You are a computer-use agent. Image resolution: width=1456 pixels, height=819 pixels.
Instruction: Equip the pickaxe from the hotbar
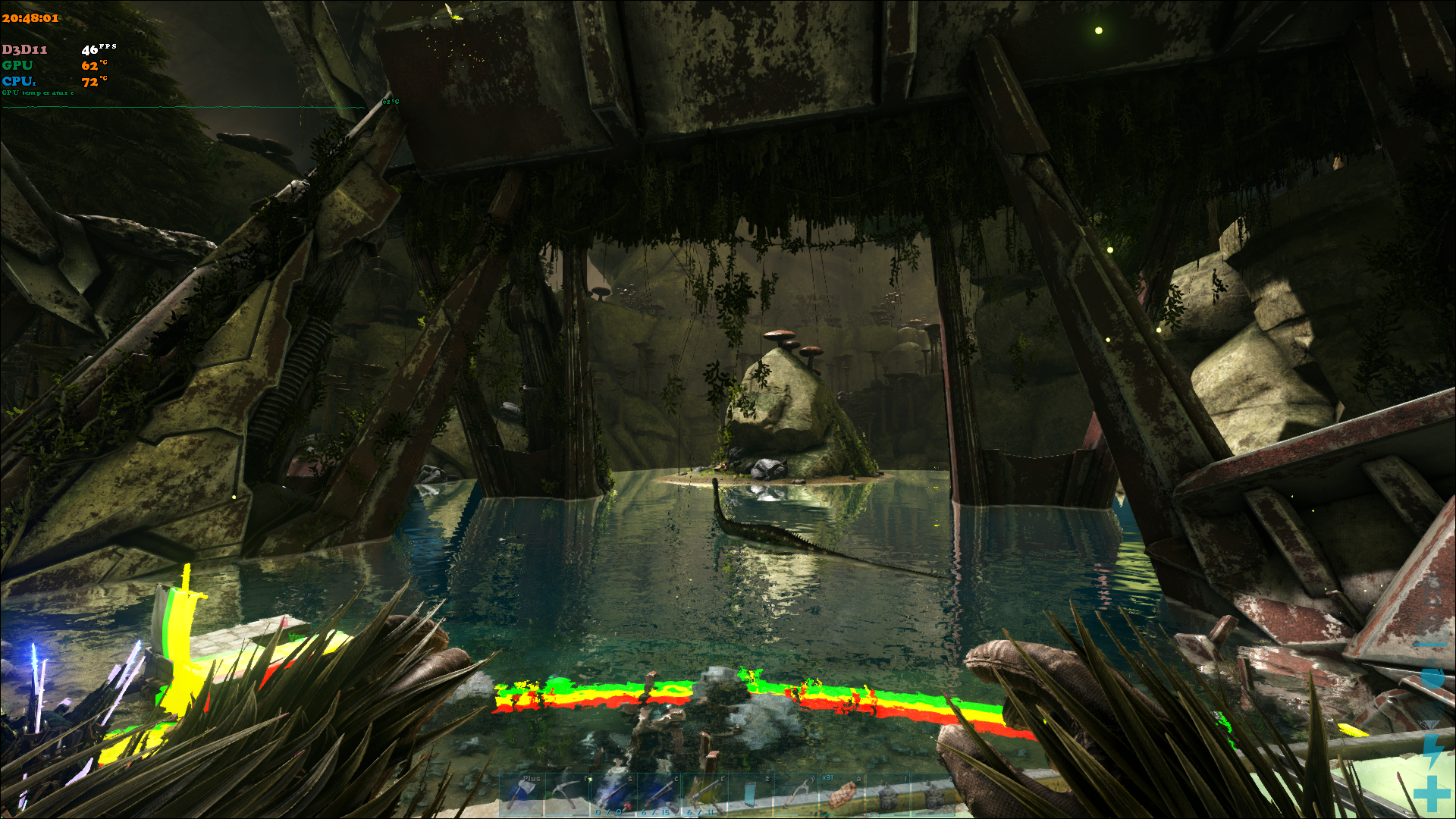[x=567, y=794]
